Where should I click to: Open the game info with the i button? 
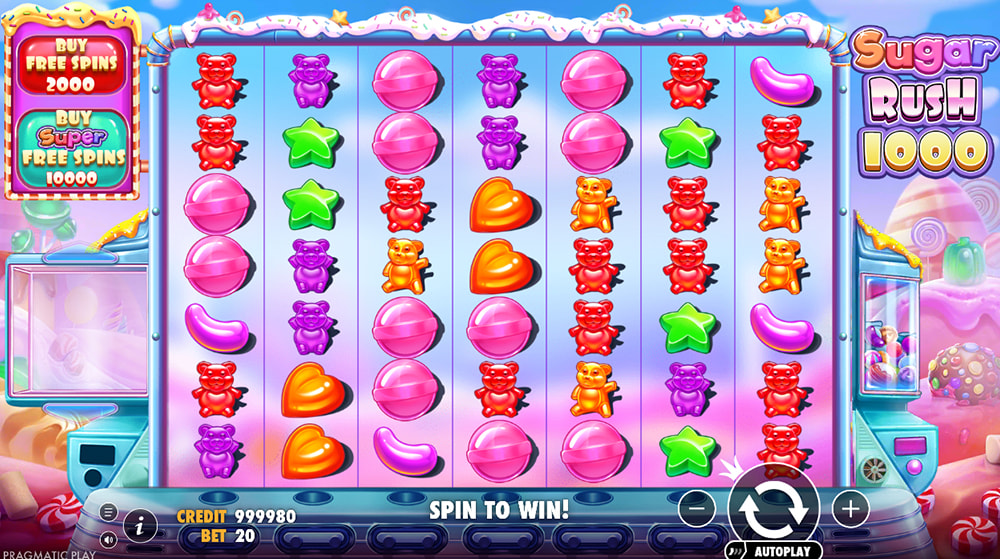[x=140, y=524]
